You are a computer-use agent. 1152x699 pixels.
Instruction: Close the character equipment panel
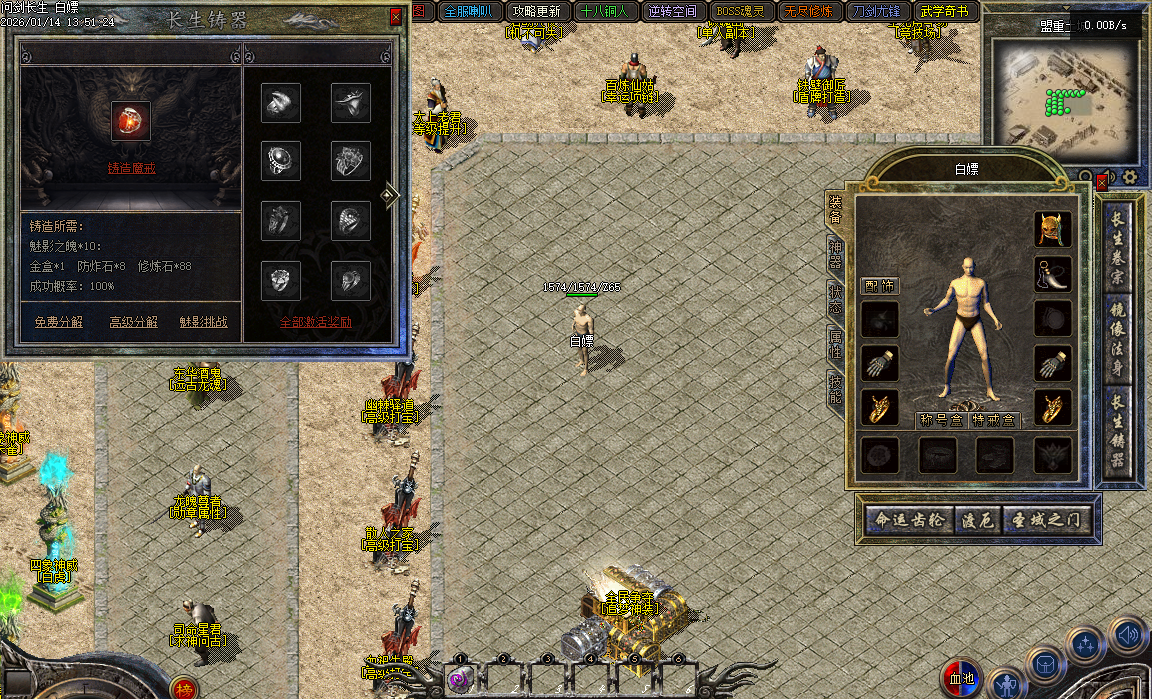click(1102, 183)
